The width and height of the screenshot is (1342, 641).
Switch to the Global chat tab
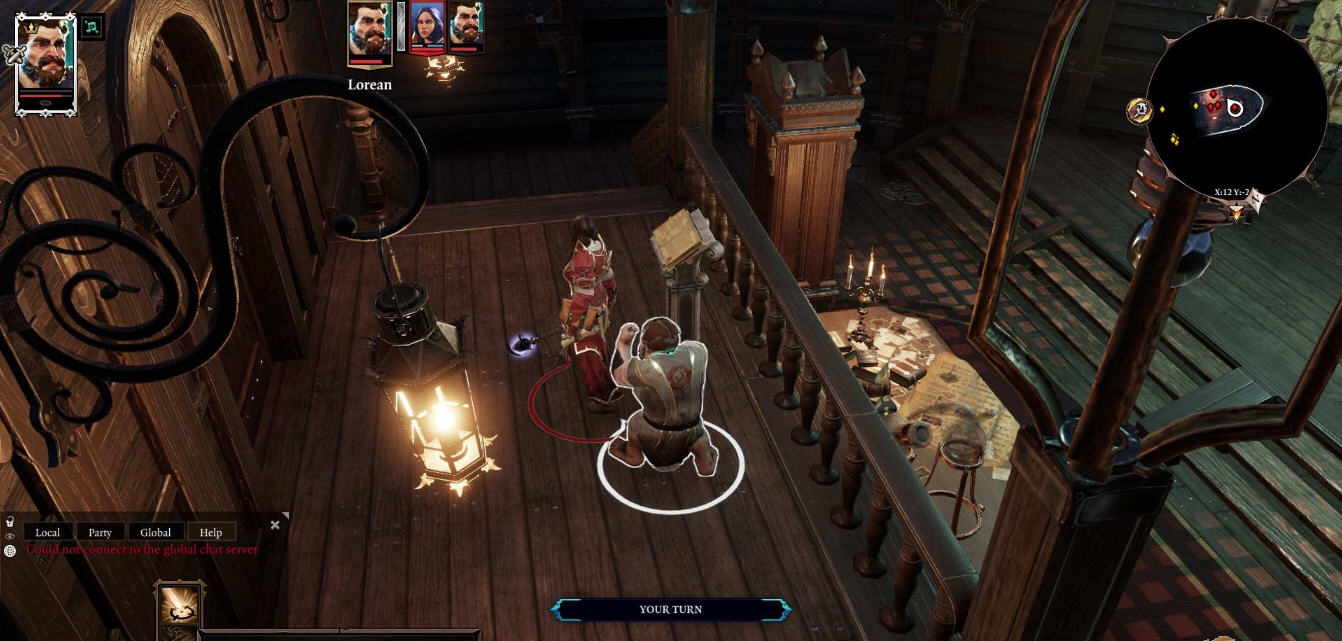tap(155, 532)
